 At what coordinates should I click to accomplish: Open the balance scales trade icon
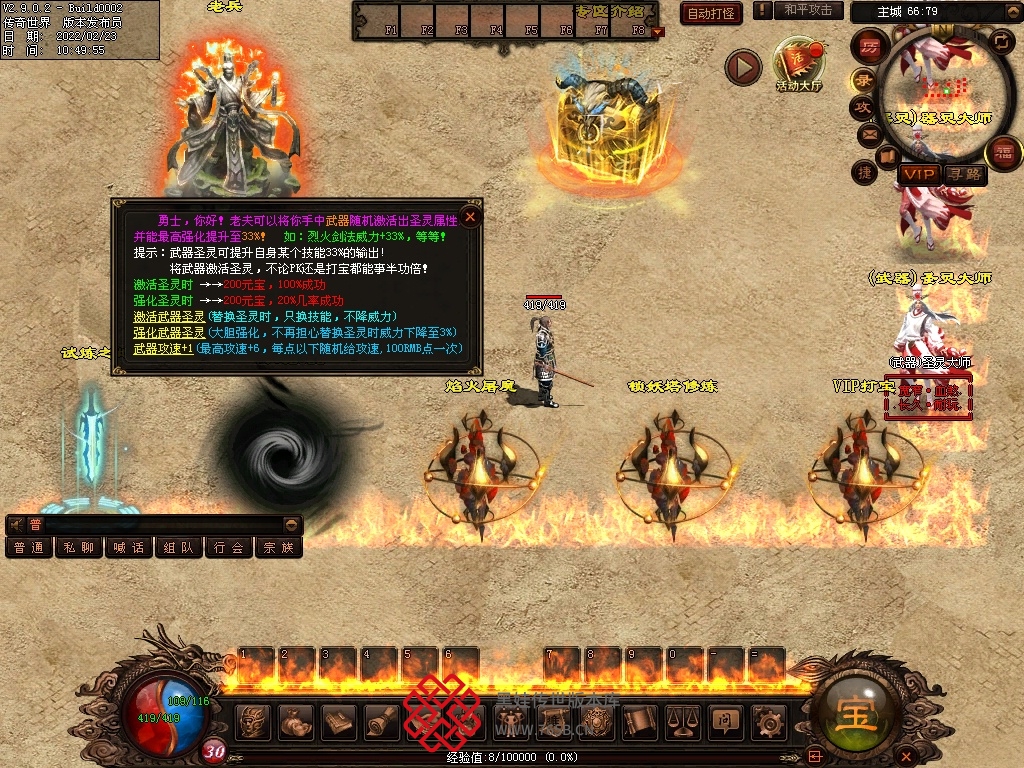pyautogui.click(x=682, y=720)
